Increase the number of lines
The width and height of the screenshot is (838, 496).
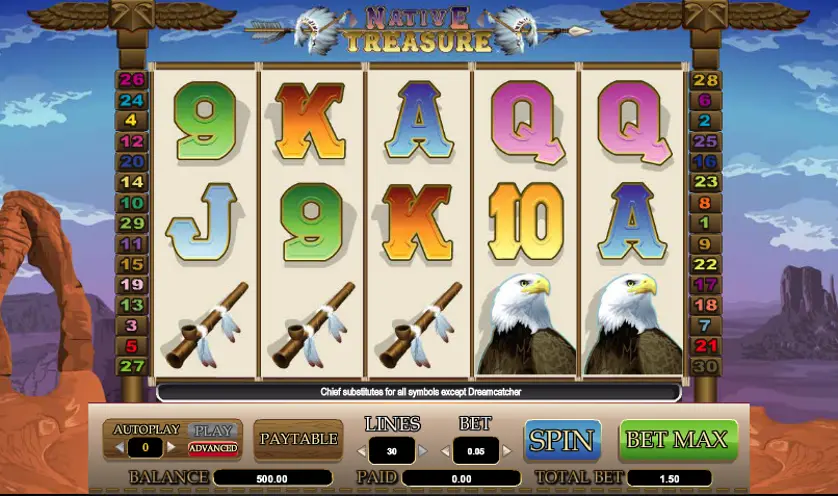coord(423,452)
